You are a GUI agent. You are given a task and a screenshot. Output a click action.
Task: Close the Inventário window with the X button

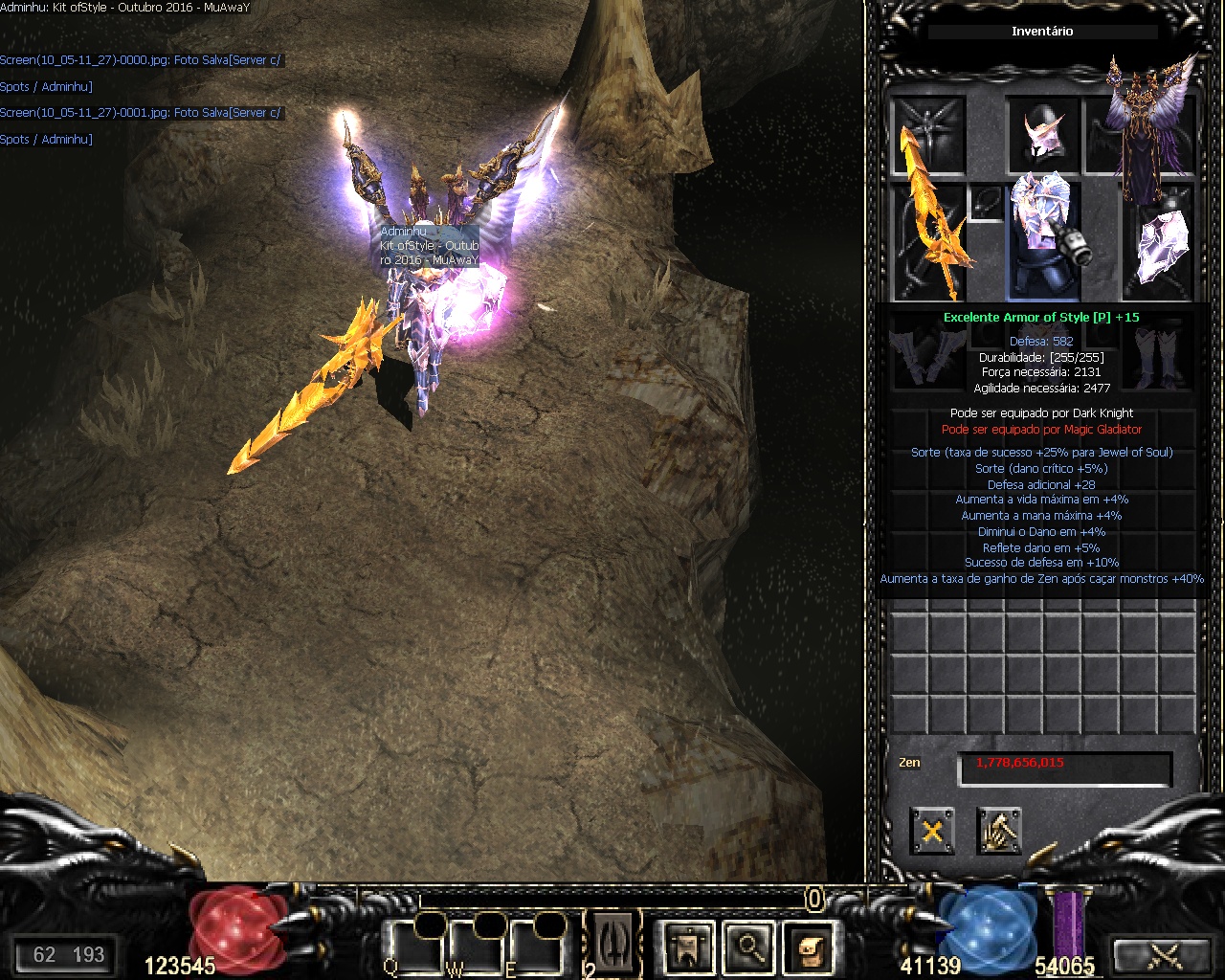click(931, 830)
